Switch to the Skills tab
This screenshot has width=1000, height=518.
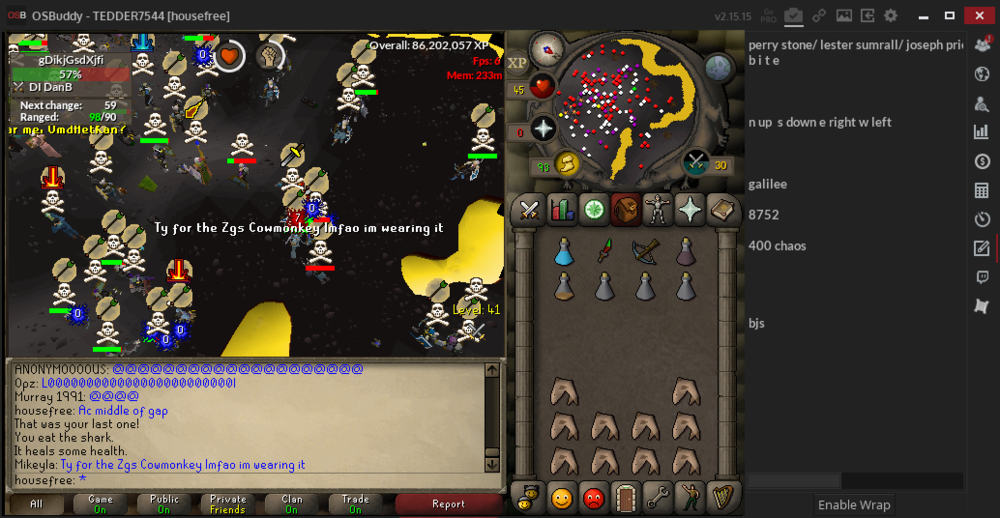click(560, 210)
